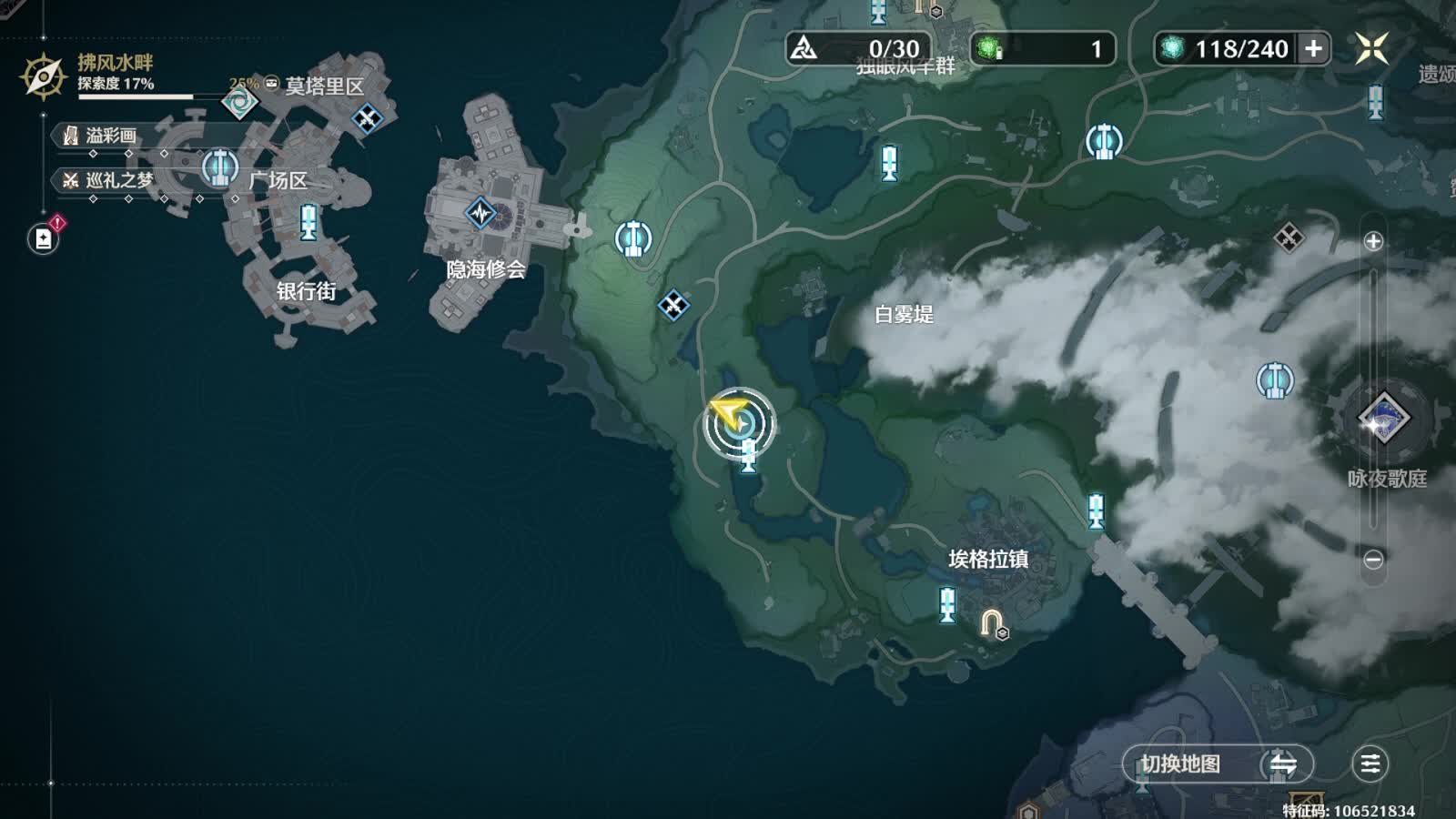Screen dimensions: 1456x819
Task: Switch maps via 切换地图 button
Action: click(x=1218, y=764)
